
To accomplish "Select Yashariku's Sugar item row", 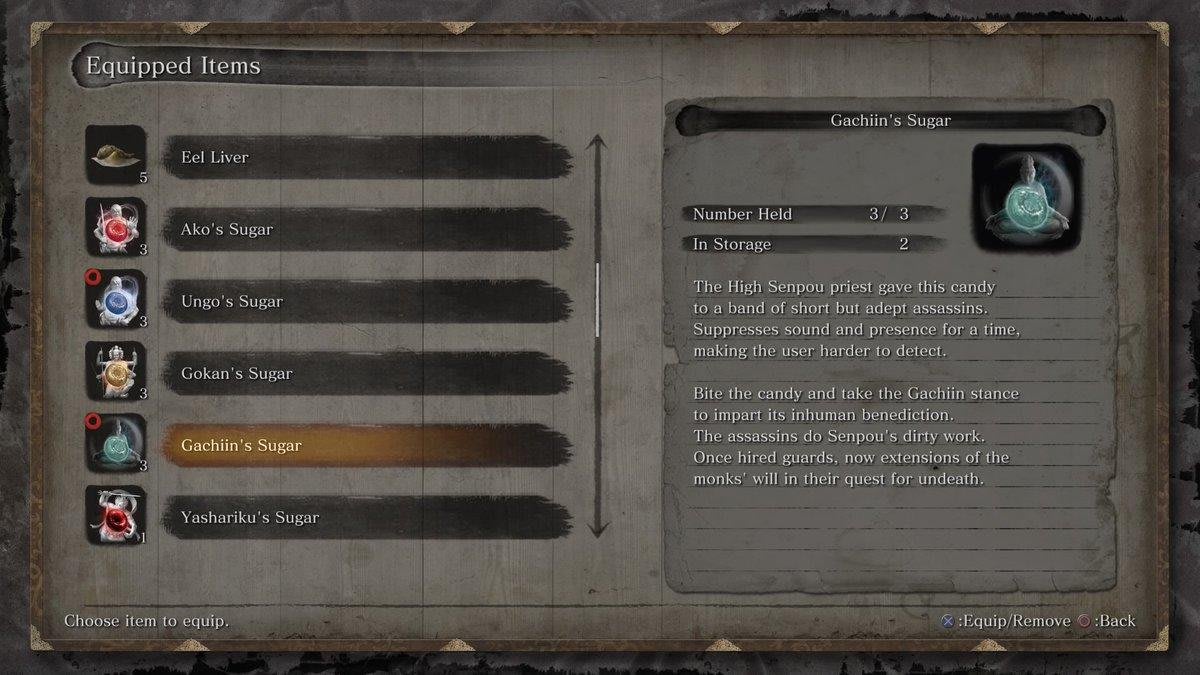I will [x=366, y=518].
